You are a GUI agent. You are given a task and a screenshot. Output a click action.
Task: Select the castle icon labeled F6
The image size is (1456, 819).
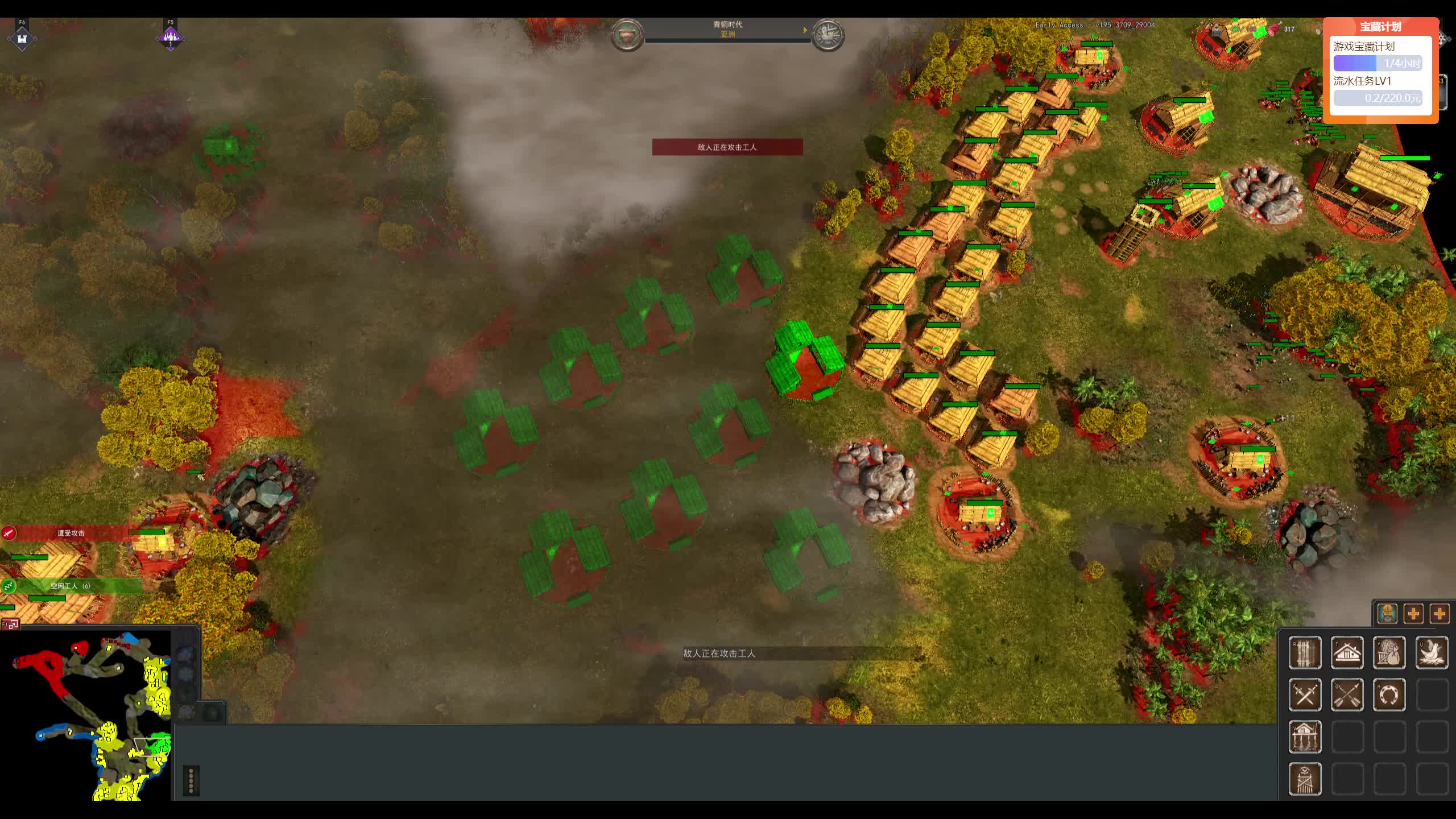point(22,38)
